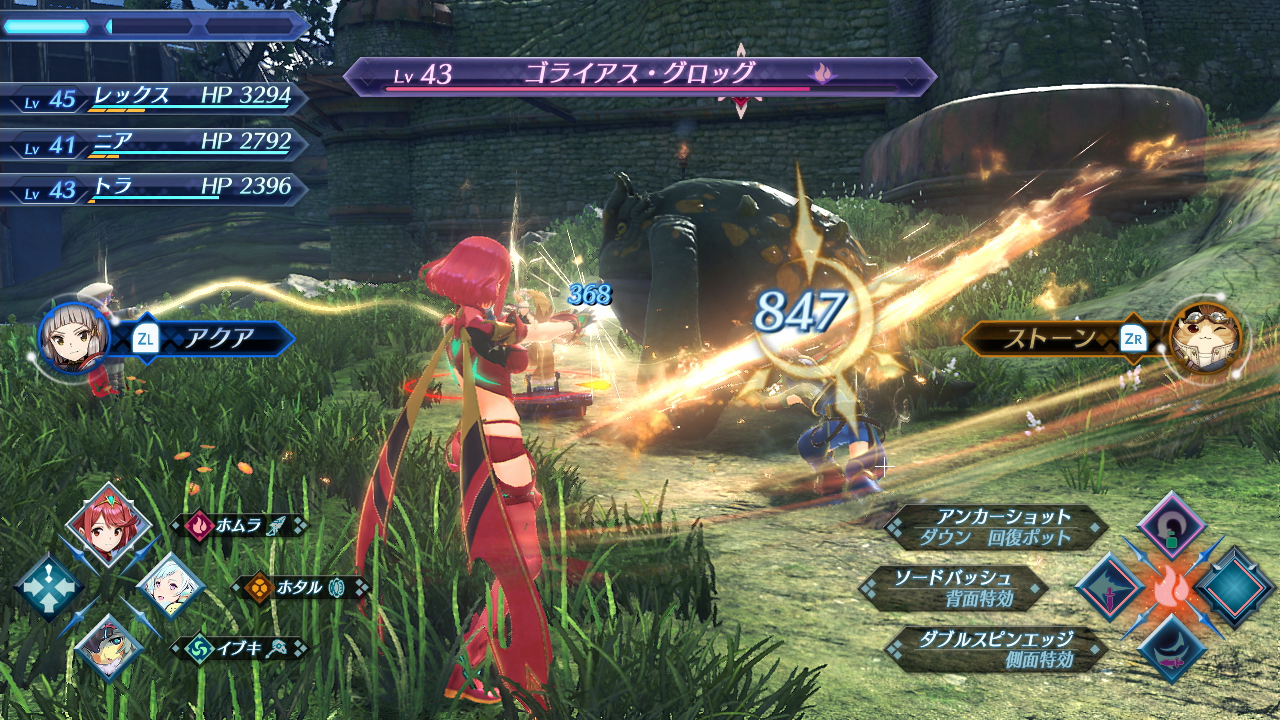Activate the central flame blade special
This screenshot has height=720, width=1280.
[x=1171, y=587]
